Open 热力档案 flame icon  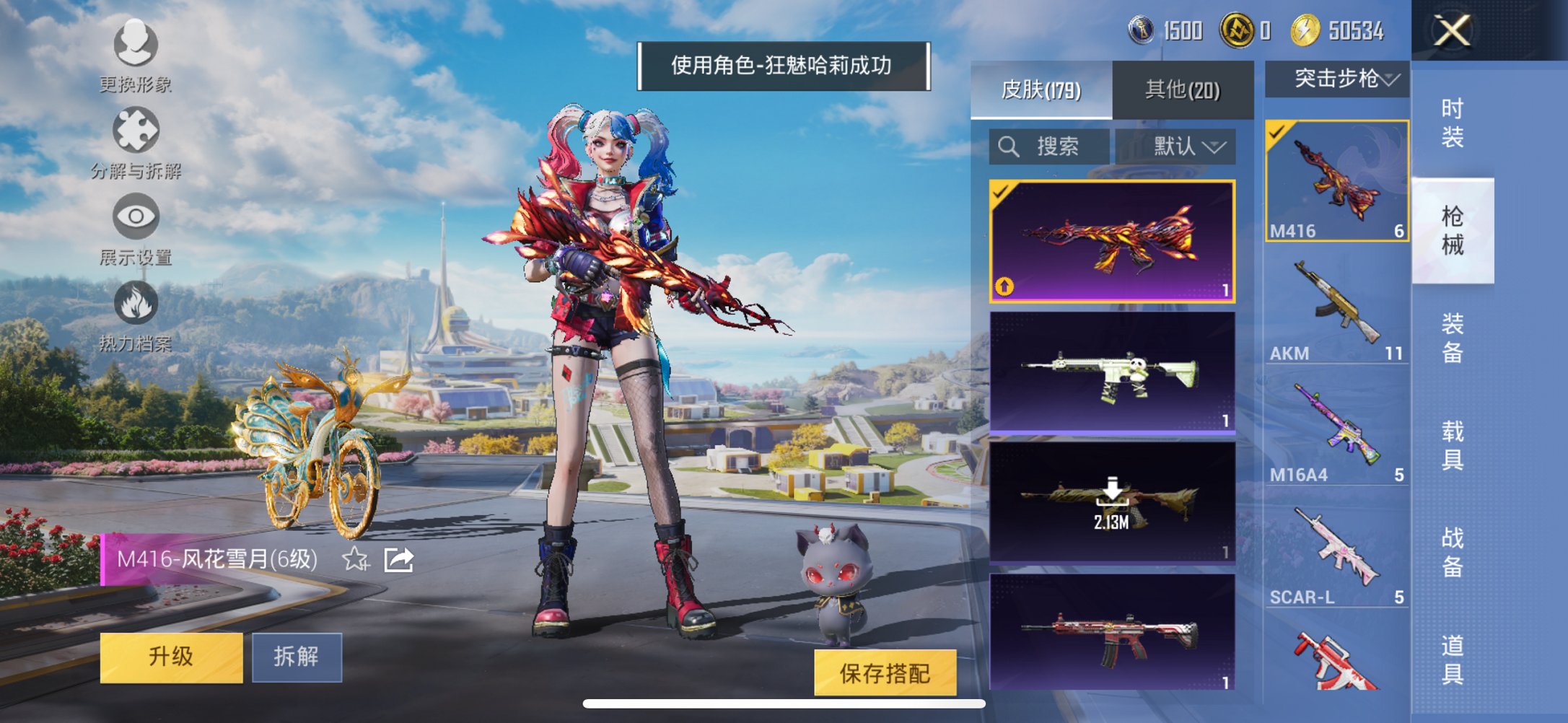click(x=137, y=303)
